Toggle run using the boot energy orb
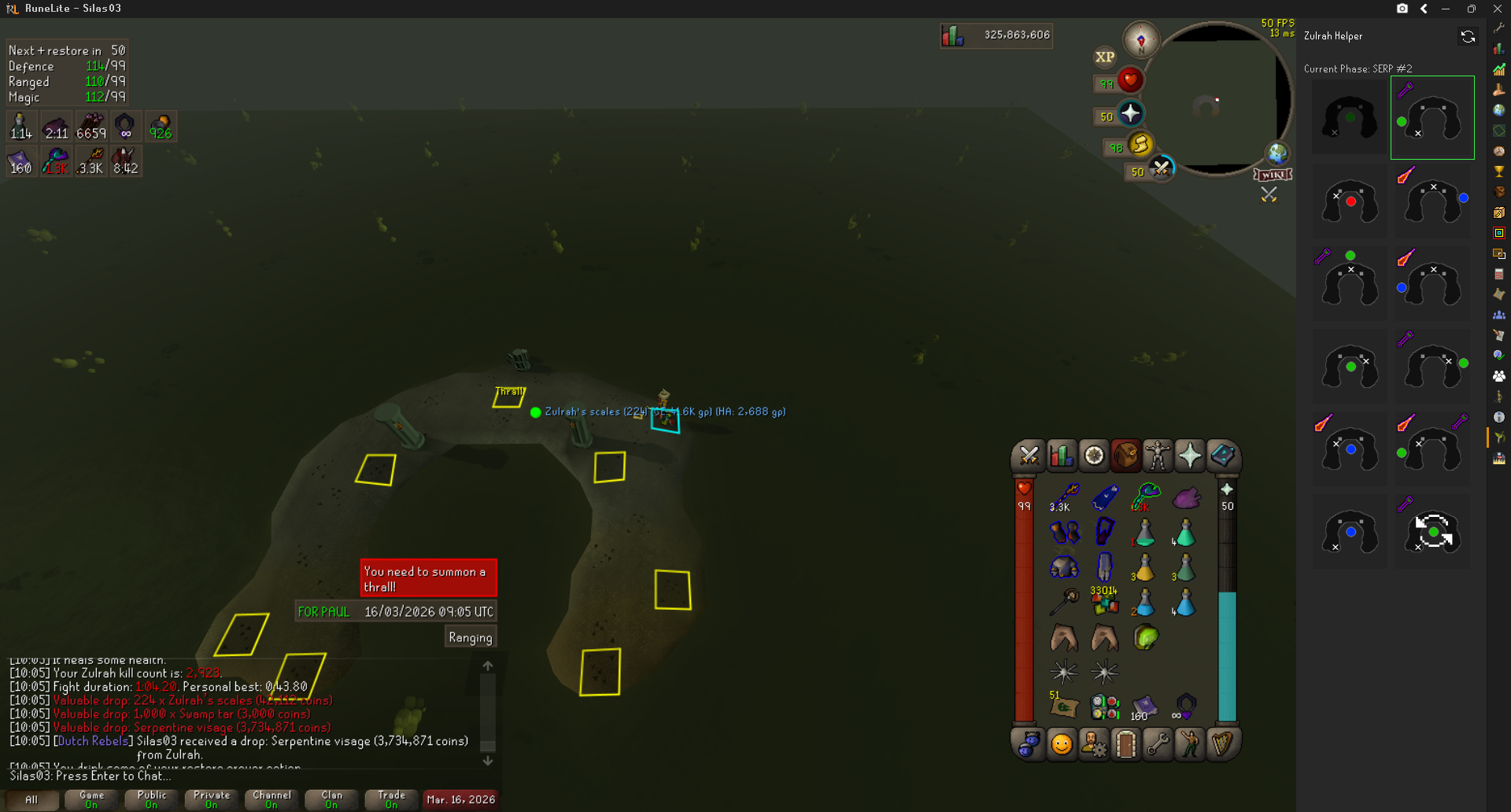 [1140, 145]
